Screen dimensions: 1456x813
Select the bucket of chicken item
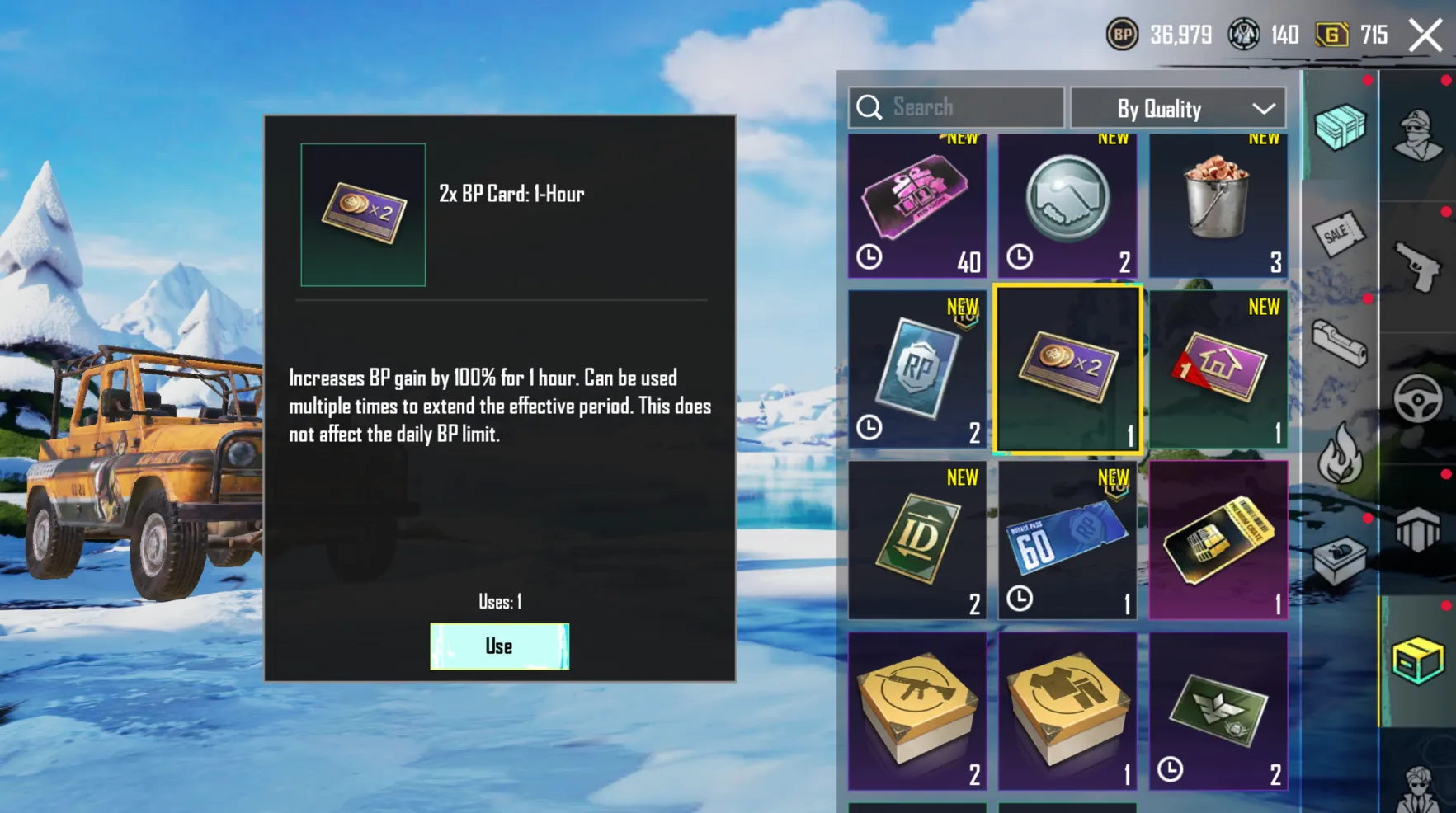[x=1218, y=206]
